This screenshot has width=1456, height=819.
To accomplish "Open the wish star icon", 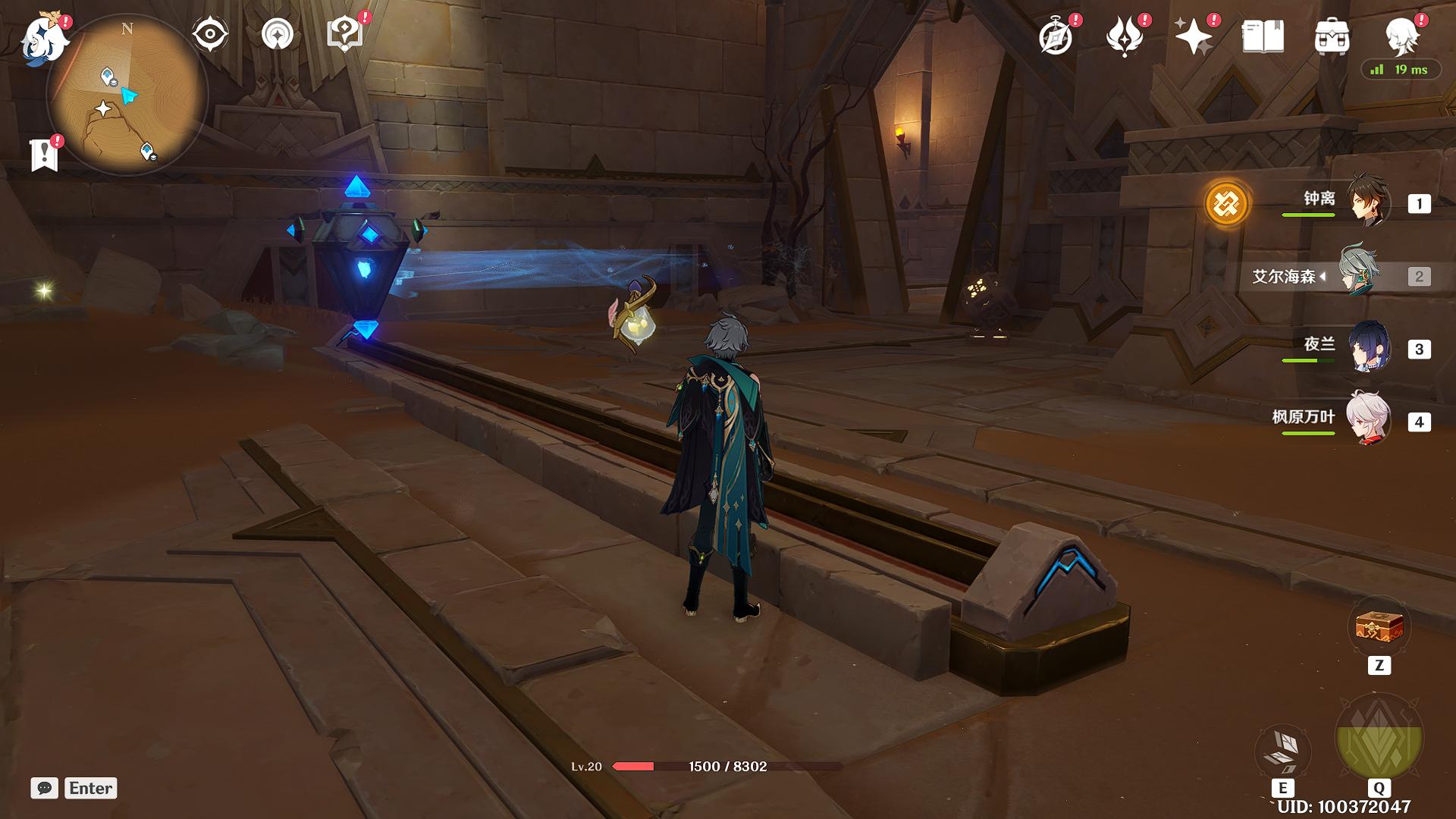I will 1194,36.
